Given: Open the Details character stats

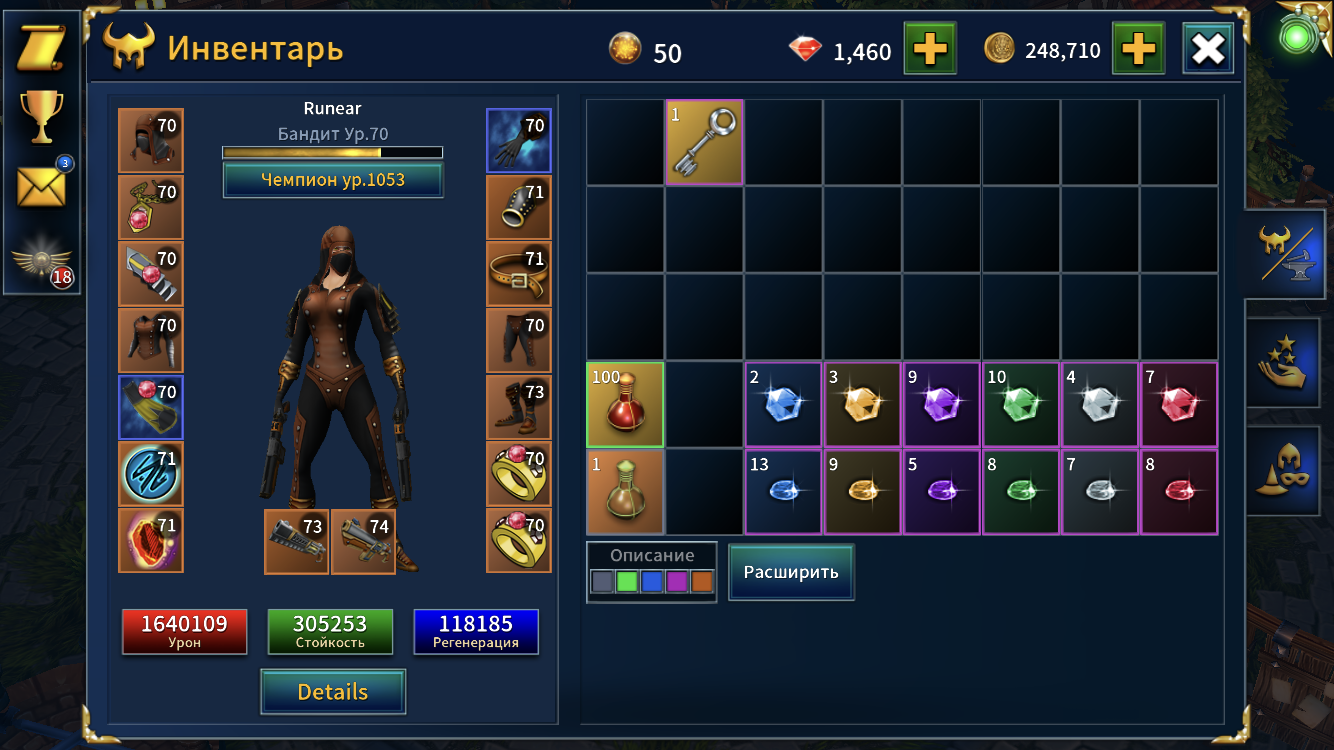Looking at the screenshot, I should coord(333,692).
